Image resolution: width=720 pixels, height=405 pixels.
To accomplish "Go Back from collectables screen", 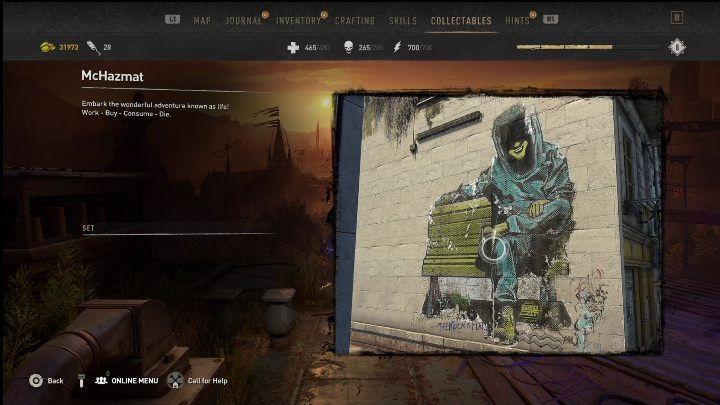I will pyautogui.click(x=47, y=380).
